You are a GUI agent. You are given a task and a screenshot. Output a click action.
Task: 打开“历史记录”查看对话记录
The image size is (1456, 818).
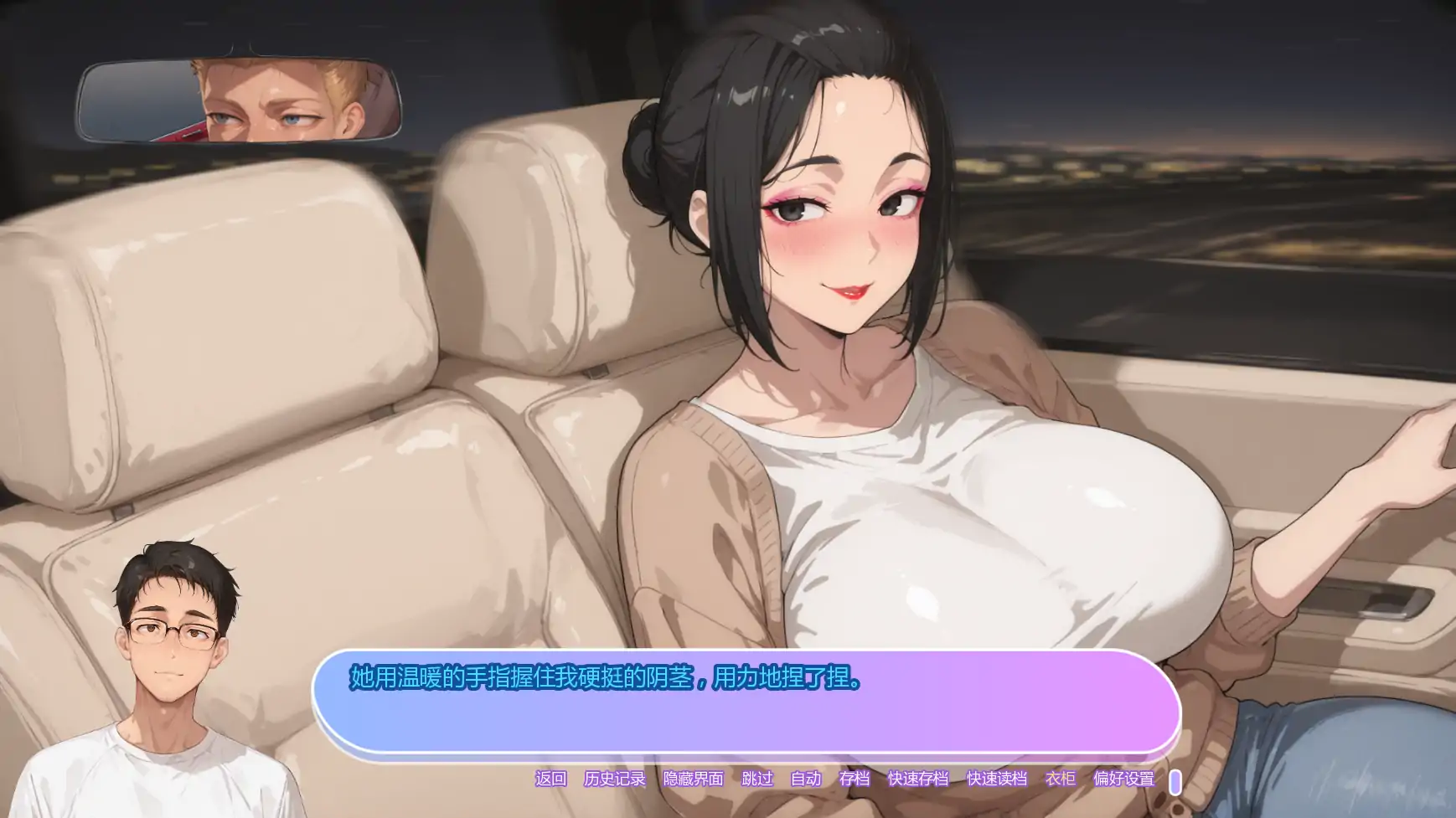pyautogui.click(x=616, y=779)
